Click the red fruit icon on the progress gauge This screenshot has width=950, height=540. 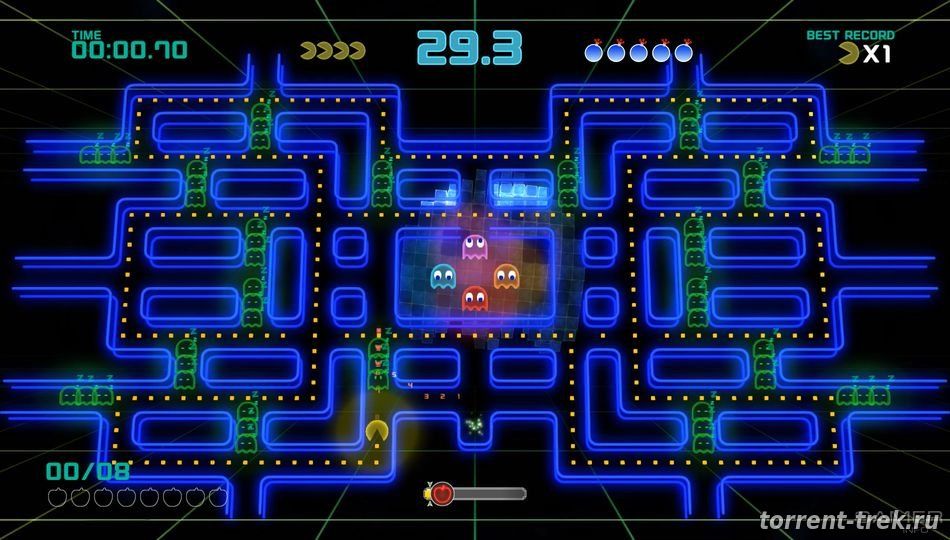[x=442, y=493]
